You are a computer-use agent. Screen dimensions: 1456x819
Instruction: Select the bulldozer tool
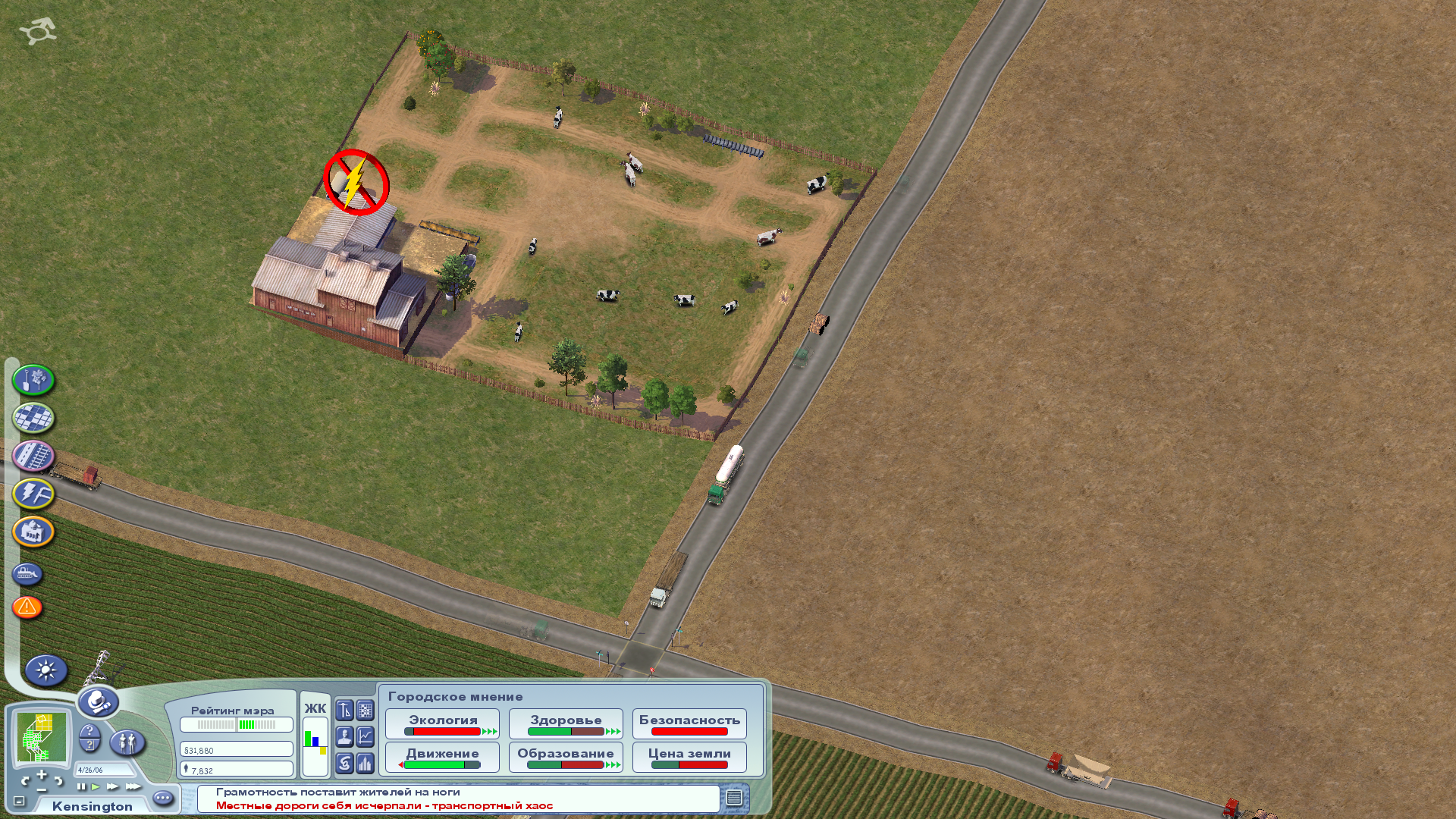27,574
